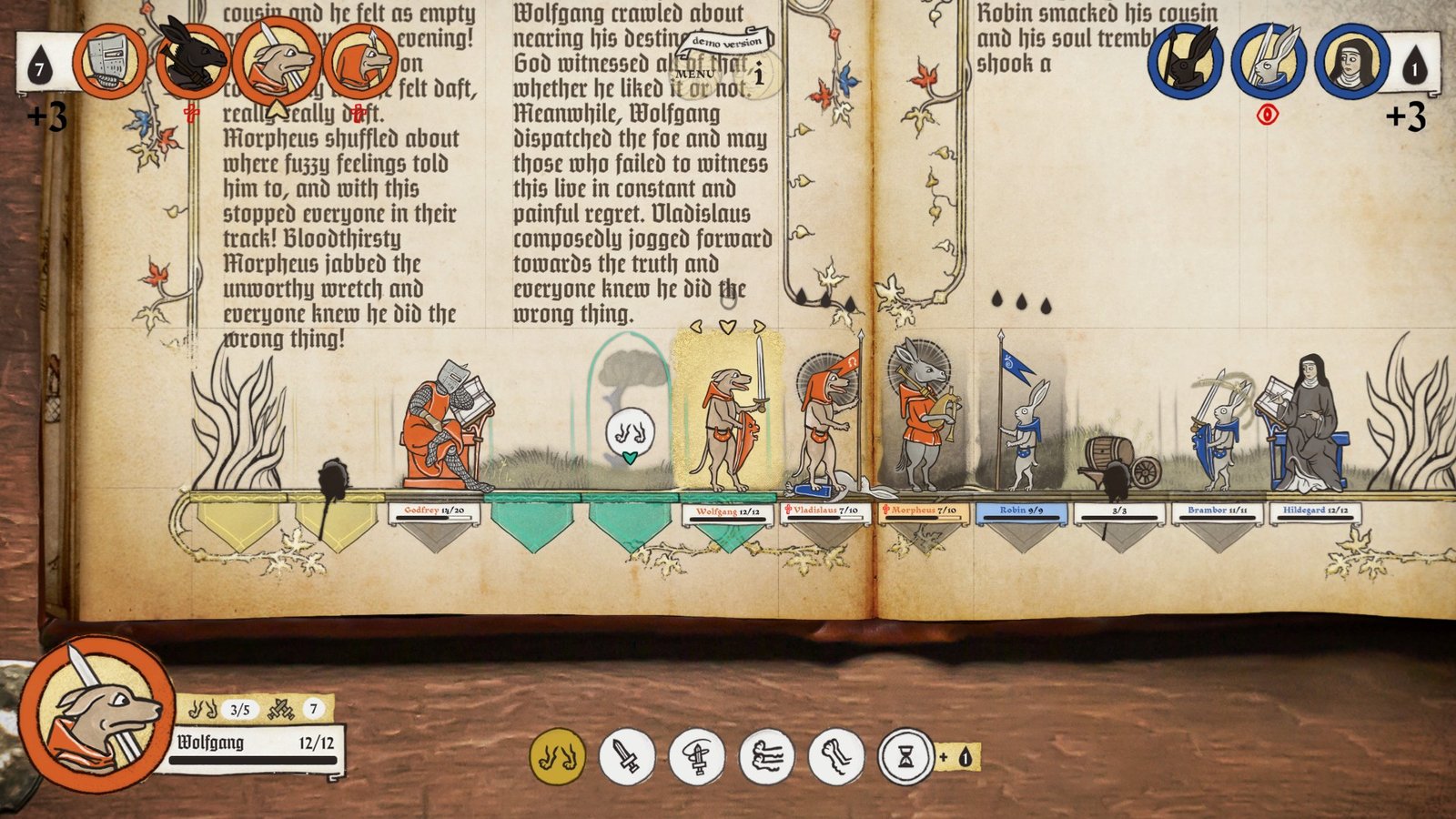Image resolution: width=1456 pixels, height=819 pixels.
Task: Activate the spinning sword ability
Action: click(696, 756)
